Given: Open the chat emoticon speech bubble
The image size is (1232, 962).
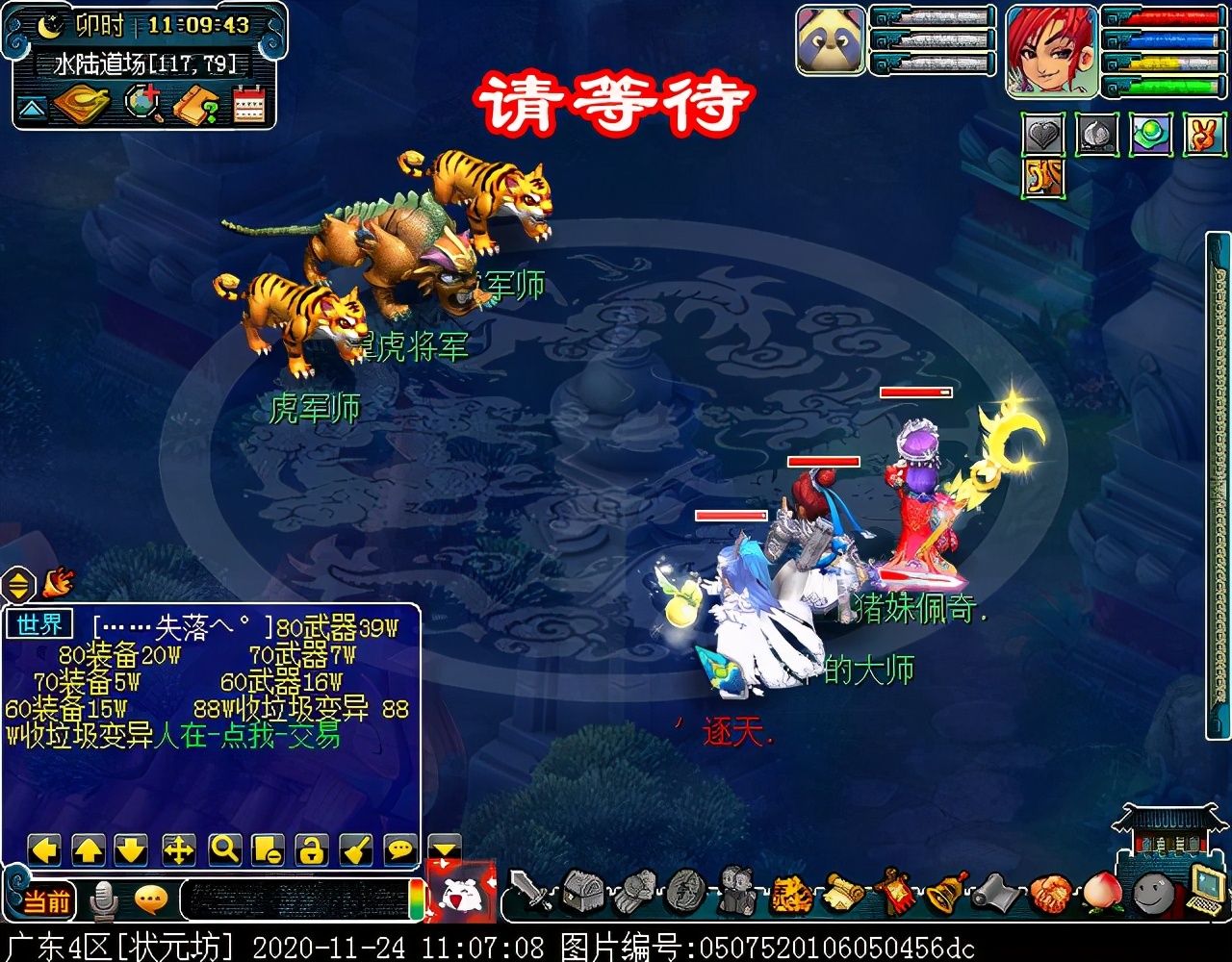Looking at the screenshot, I should (x=151, y=900).
